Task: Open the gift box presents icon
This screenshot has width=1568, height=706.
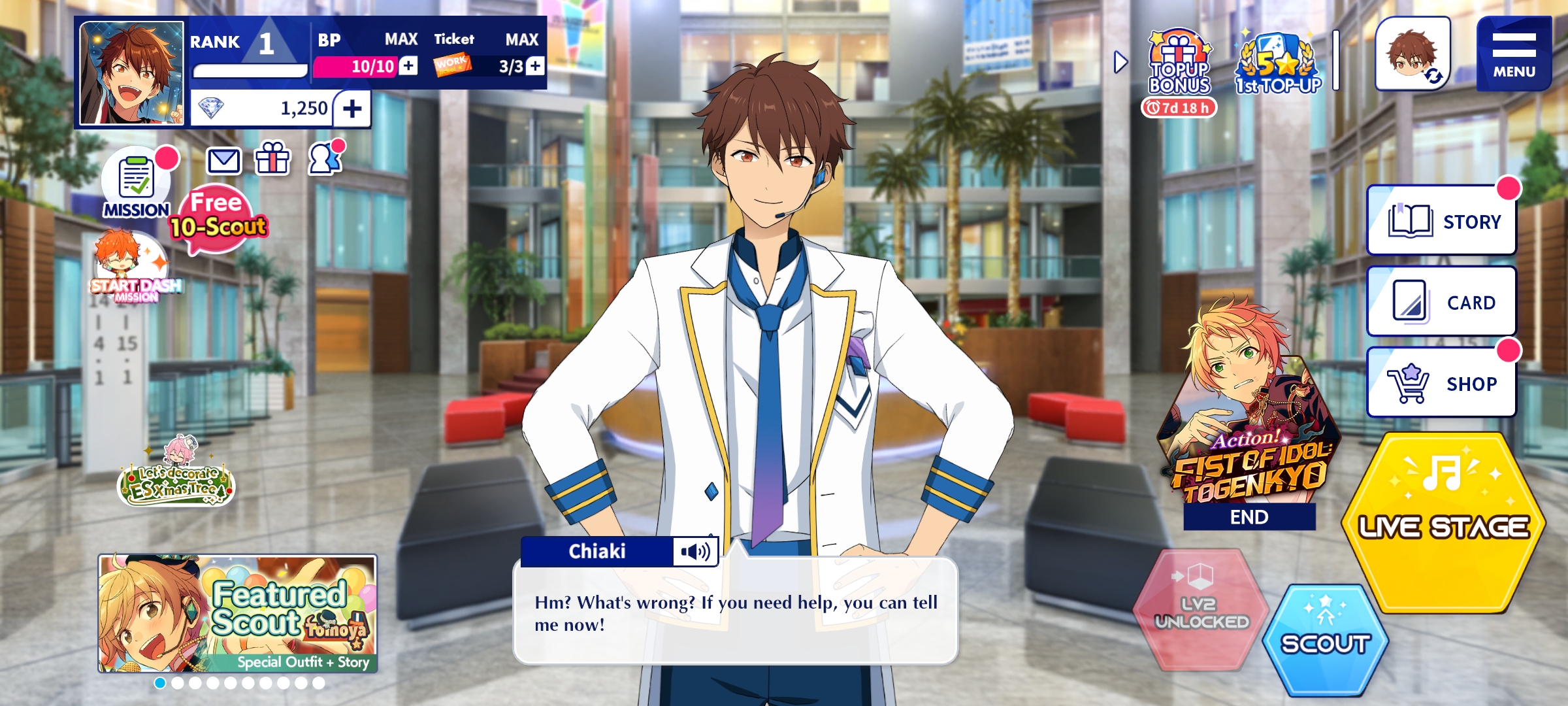Action: 272,158
